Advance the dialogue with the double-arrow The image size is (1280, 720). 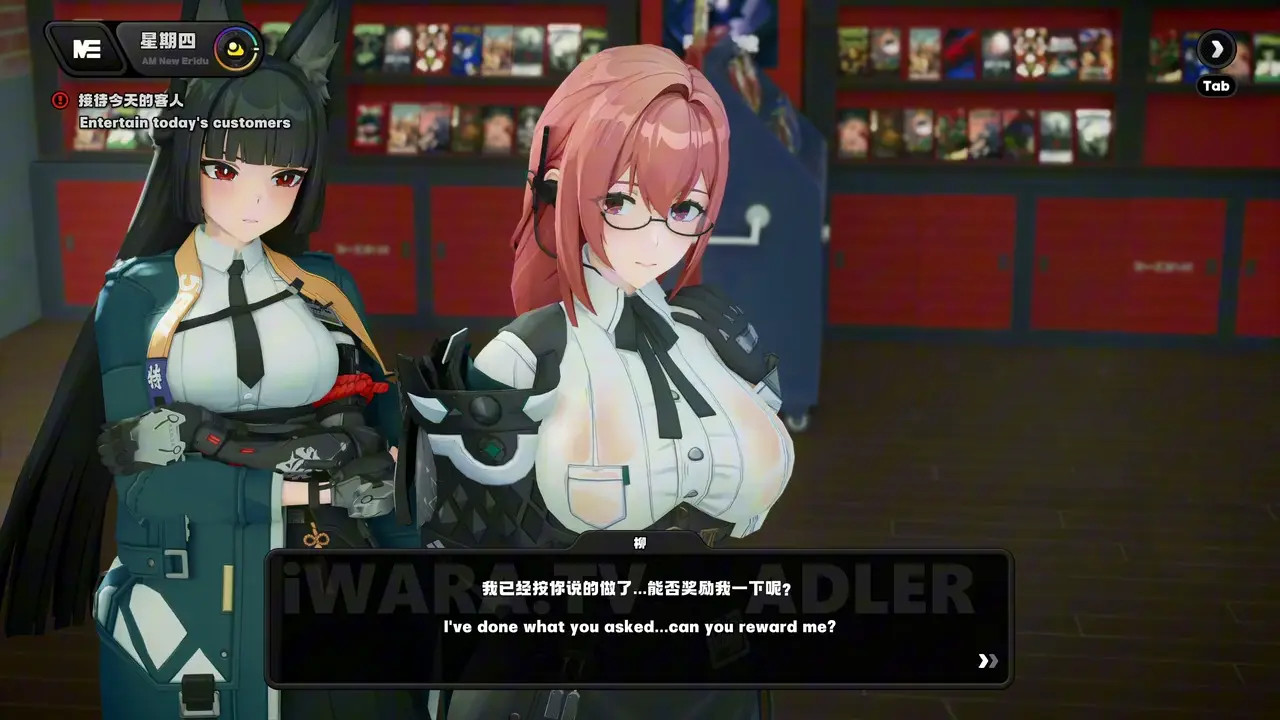click(987, 661)
